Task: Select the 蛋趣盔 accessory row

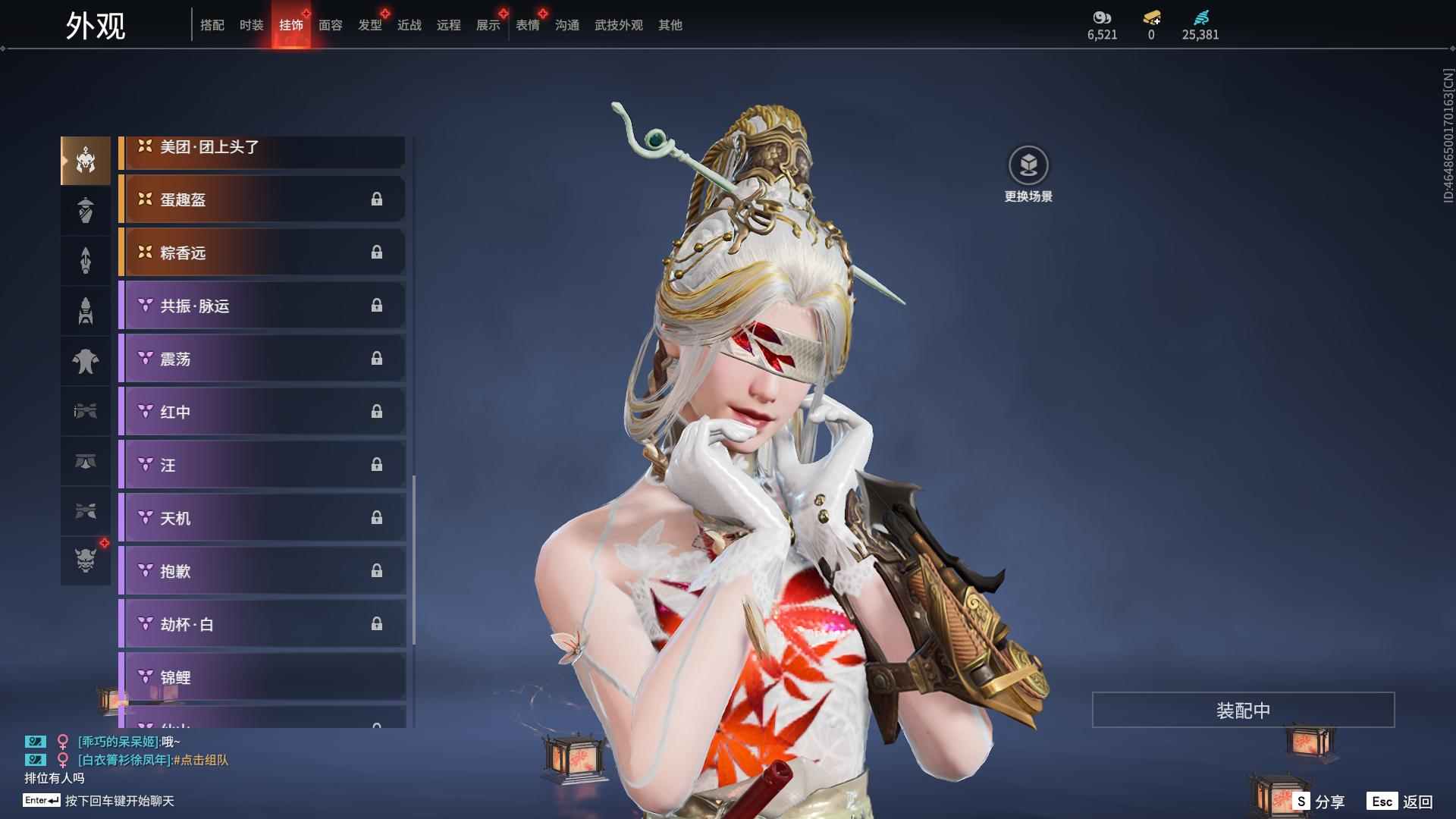Action: point(262,199)
